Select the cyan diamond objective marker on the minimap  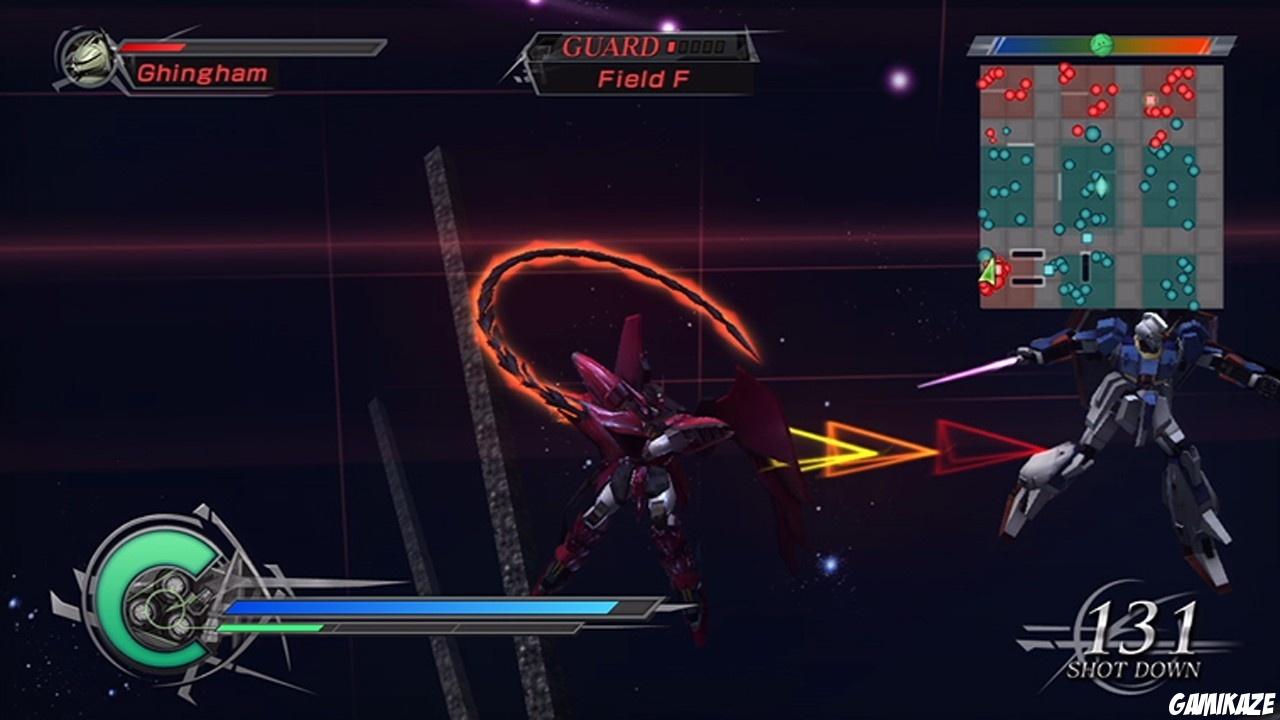coord(1100,188)
